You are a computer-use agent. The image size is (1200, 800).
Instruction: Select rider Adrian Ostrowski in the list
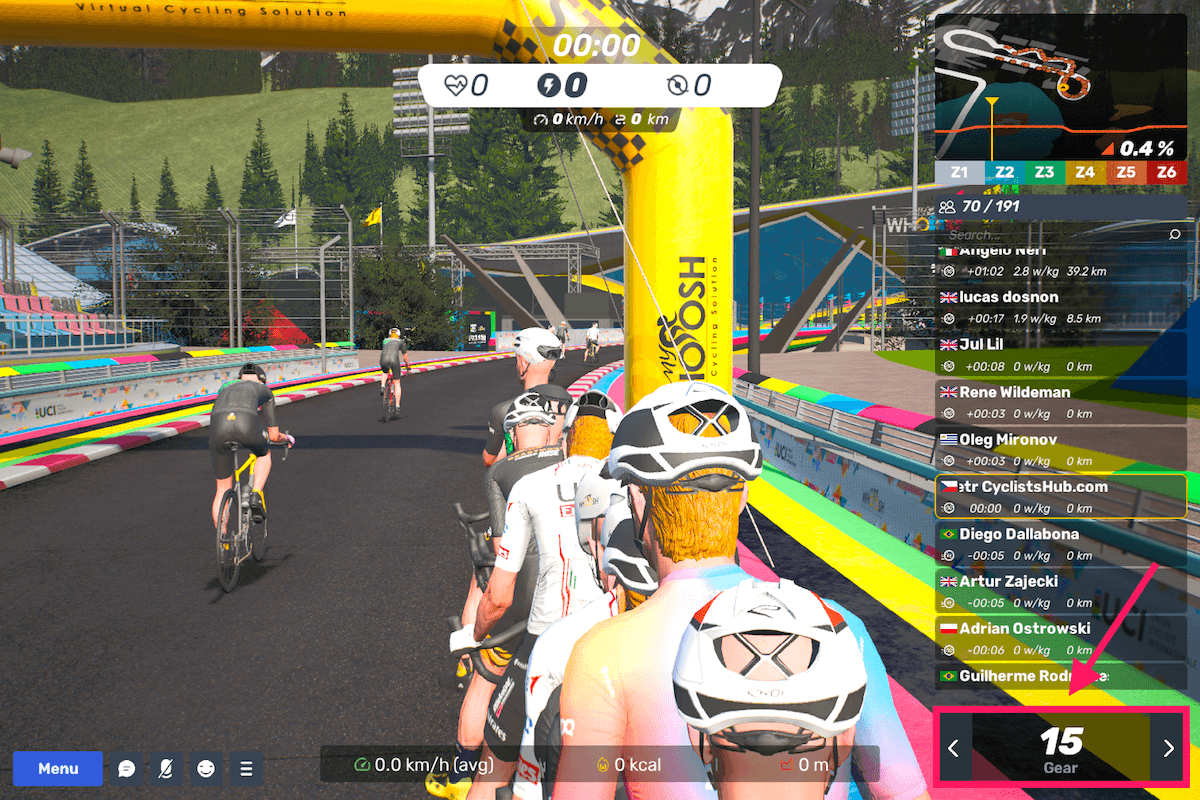pyautogui.click(x=1060, y=638)
